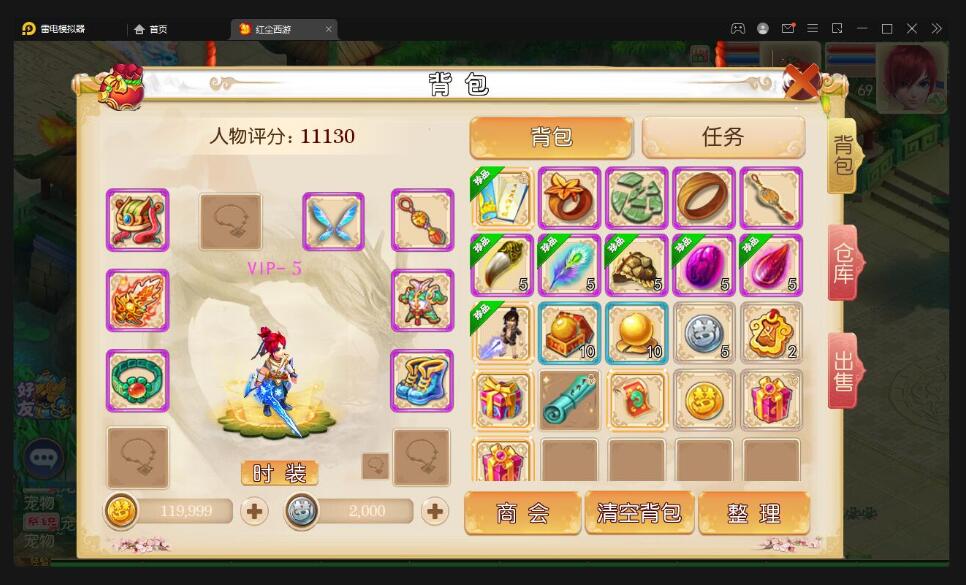The width and height of the screenshot is (966, 585).
Task: Open the 出售 side tab
Action: coord(845,371)
